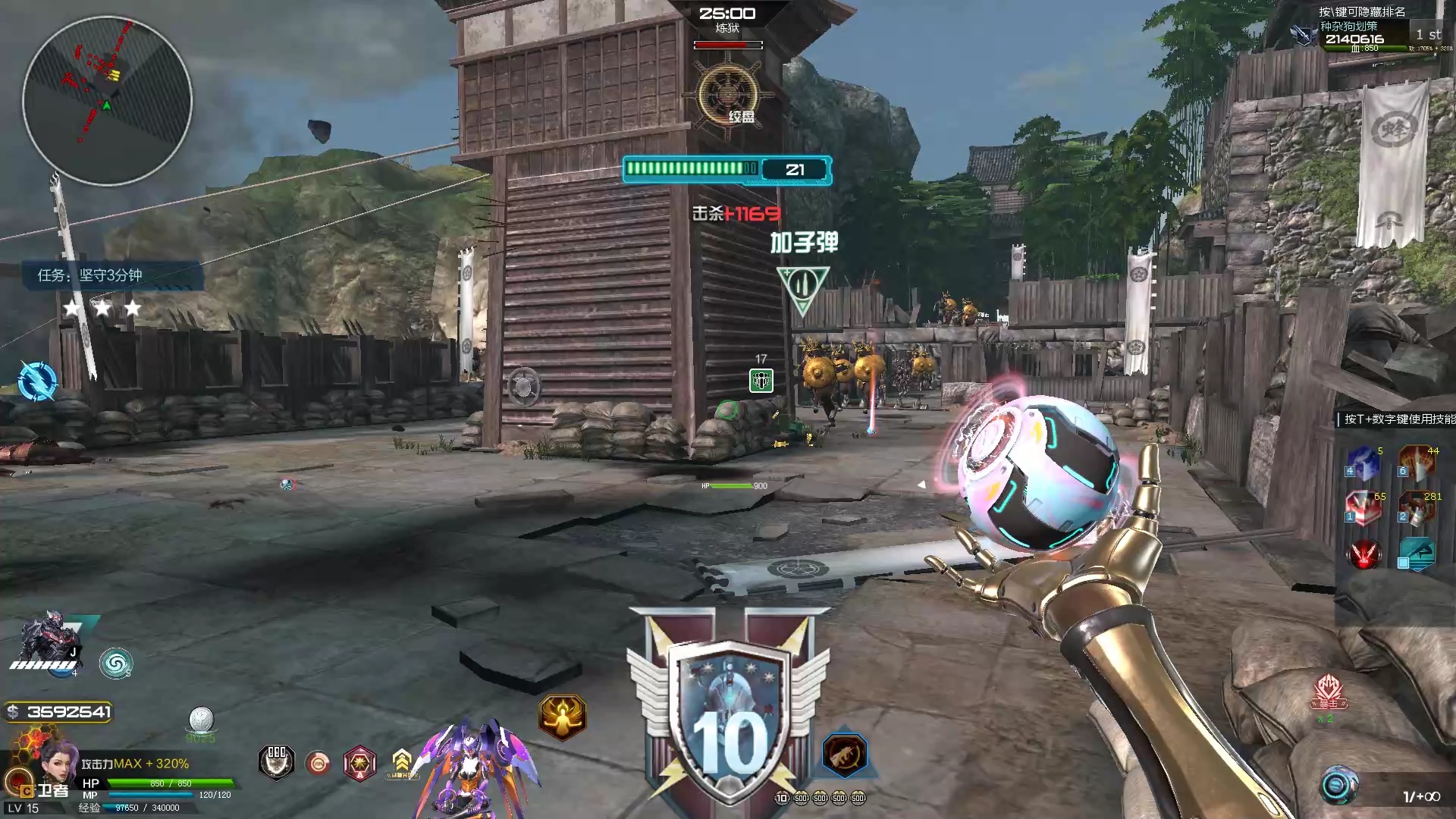Click the orange rifle weapon hexagon icon
Viewport: 1456px width, 819px height.
click(844, 755)
